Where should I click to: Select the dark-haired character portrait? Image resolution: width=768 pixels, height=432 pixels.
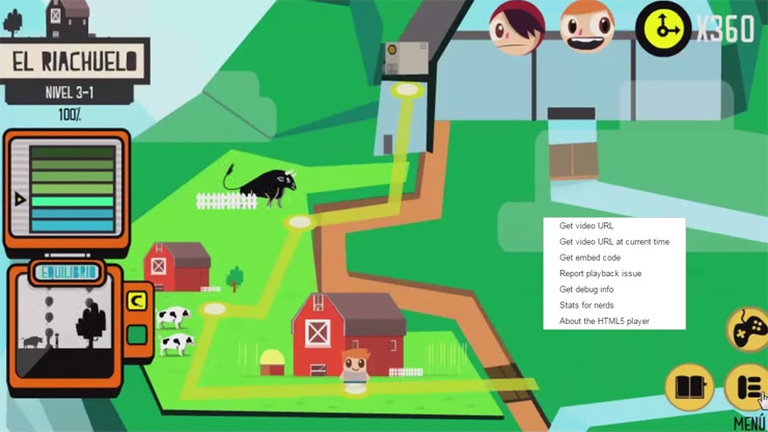click(x=516, y=25)
